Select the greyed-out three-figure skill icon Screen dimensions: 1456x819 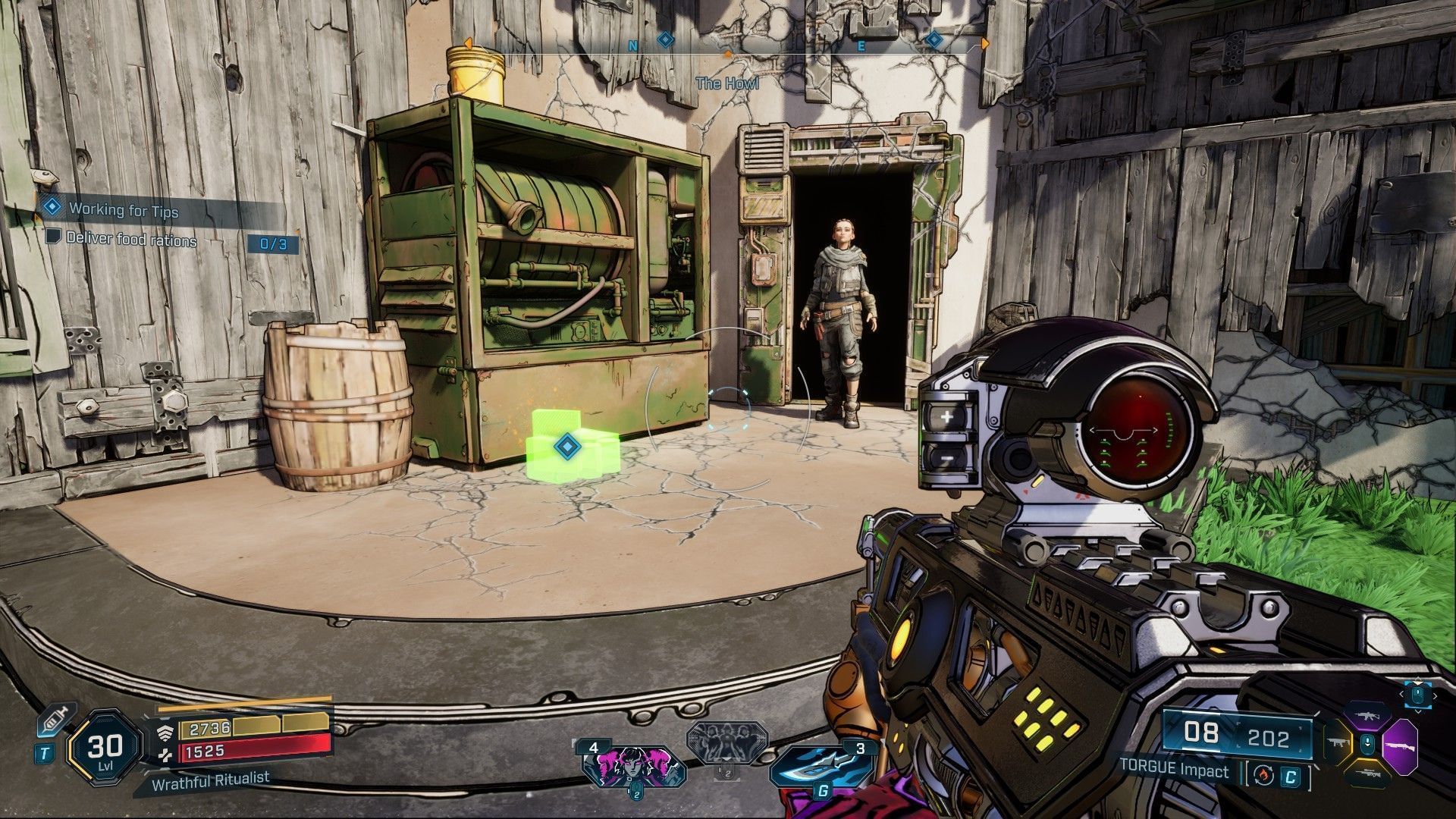pyautogui.click(x=726, y=742)
